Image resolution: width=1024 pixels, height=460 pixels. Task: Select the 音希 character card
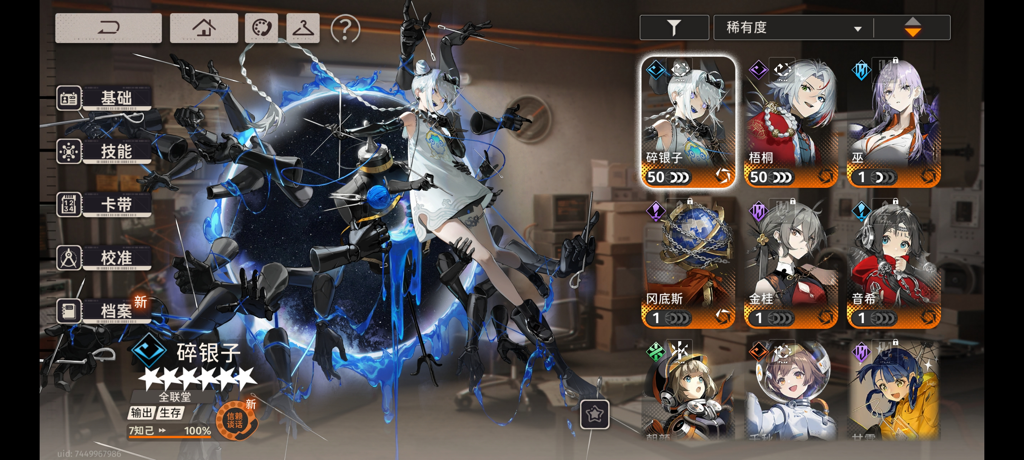click(894, 264)
